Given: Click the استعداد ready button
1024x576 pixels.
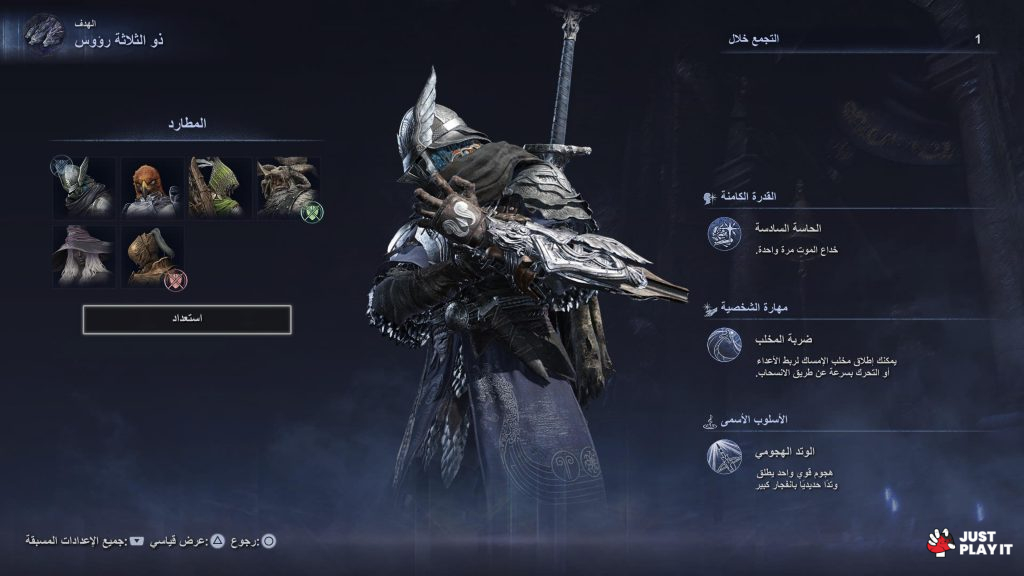Looking at the screenshot, I should pos(187,319).
